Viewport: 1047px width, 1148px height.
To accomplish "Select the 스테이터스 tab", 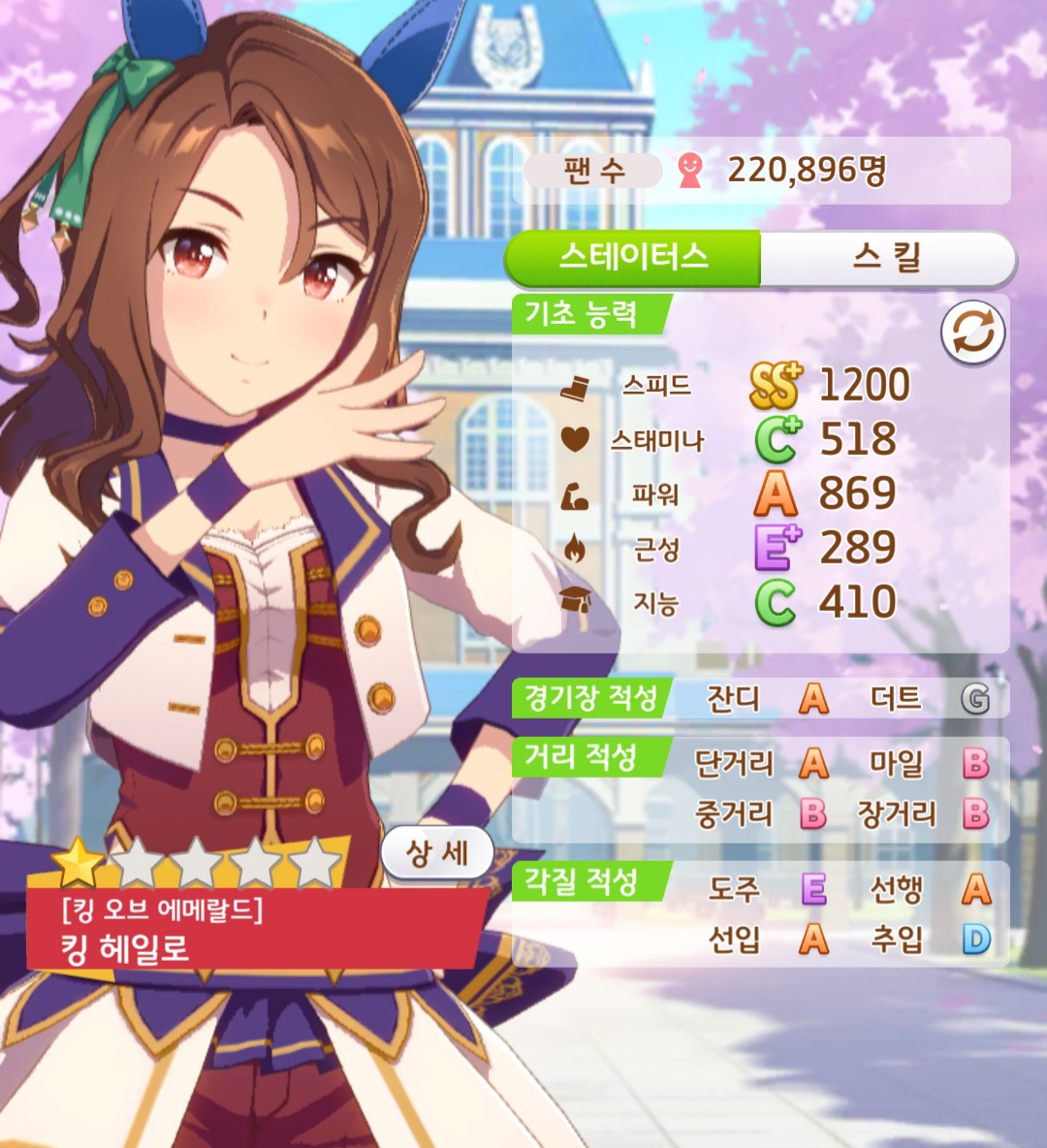I will click(634, 259).
